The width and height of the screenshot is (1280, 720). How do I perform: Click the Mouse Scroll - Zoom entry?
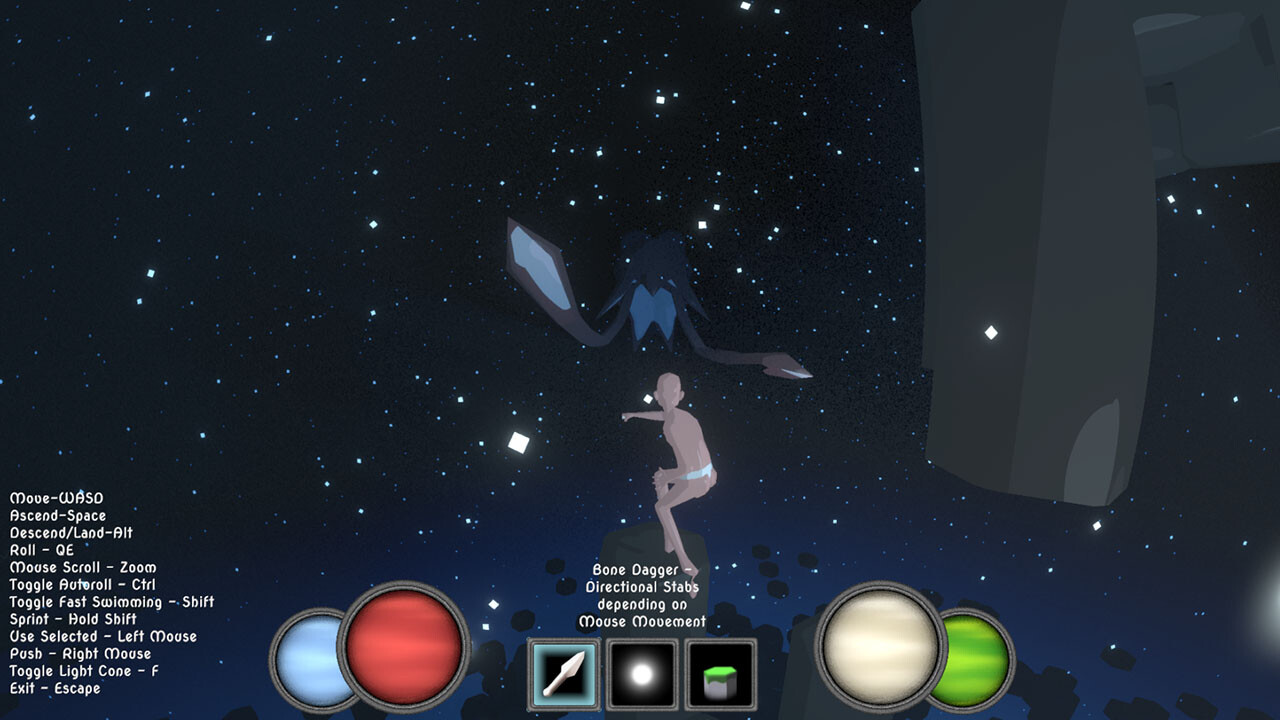click(81, 566)
